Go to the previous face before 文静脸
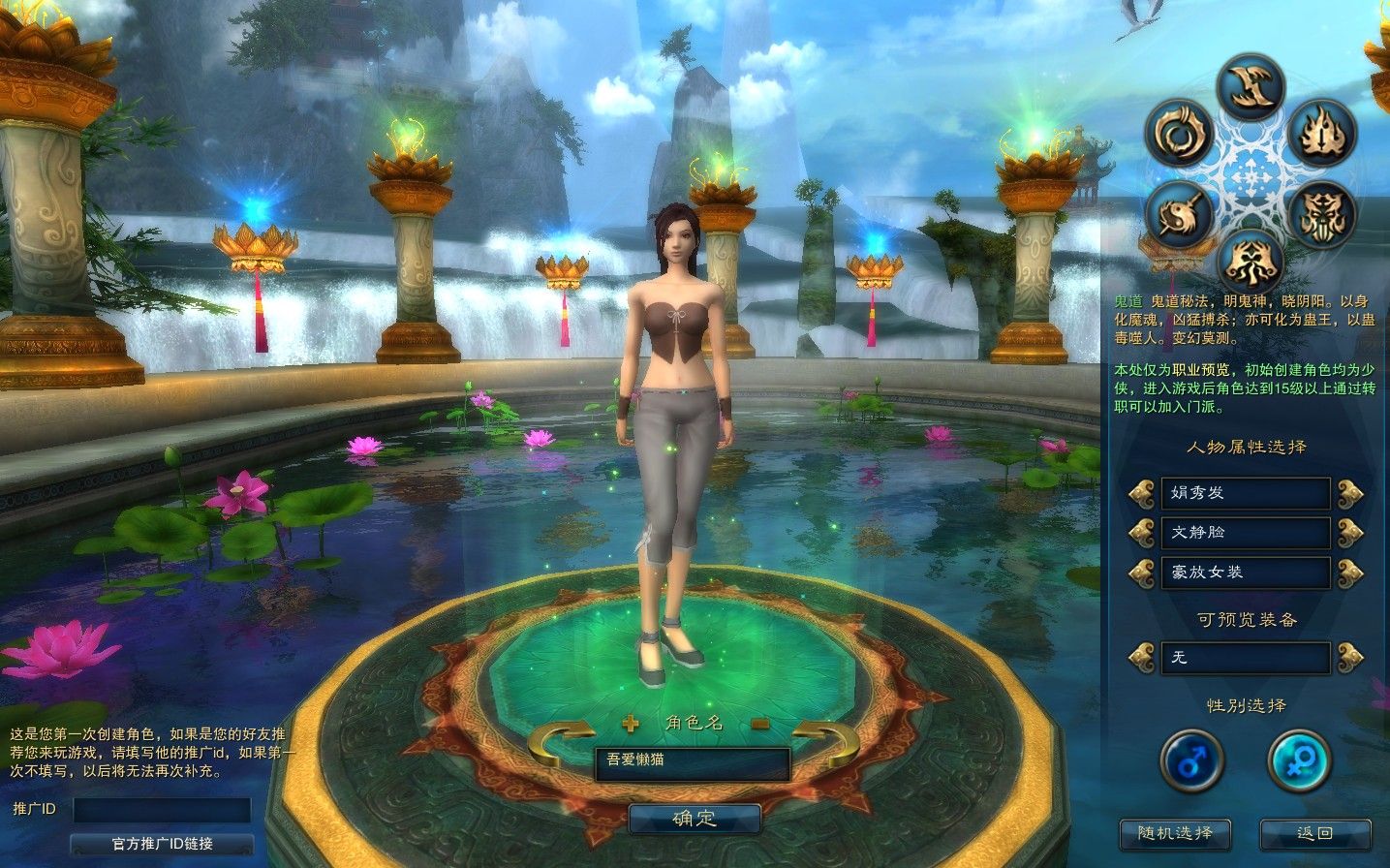Image resolution: width=1390 pixels, height=868 pixels. pyautogui.click(x=1141, y=533)
